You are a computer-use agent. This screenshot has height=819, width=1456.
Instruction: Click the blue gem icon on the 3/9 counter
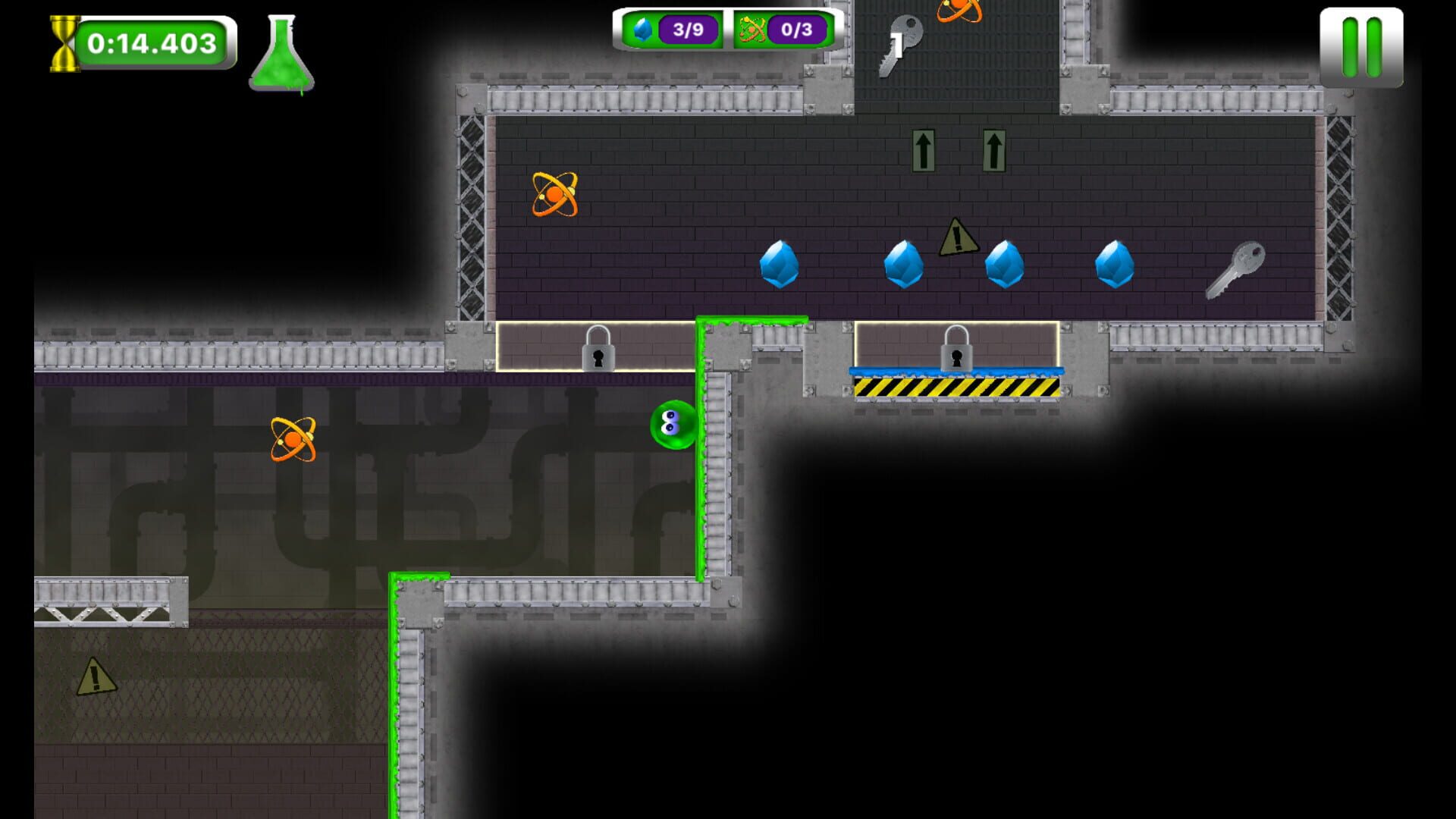[x=643, y=31]
